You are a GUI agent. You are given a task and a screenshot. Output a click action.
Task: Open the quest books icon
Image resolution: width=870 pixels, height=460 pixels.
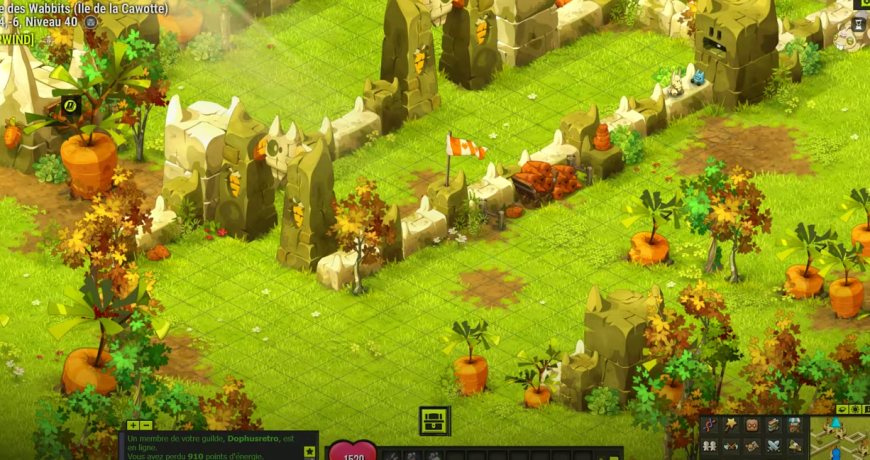tap(773, 425)
